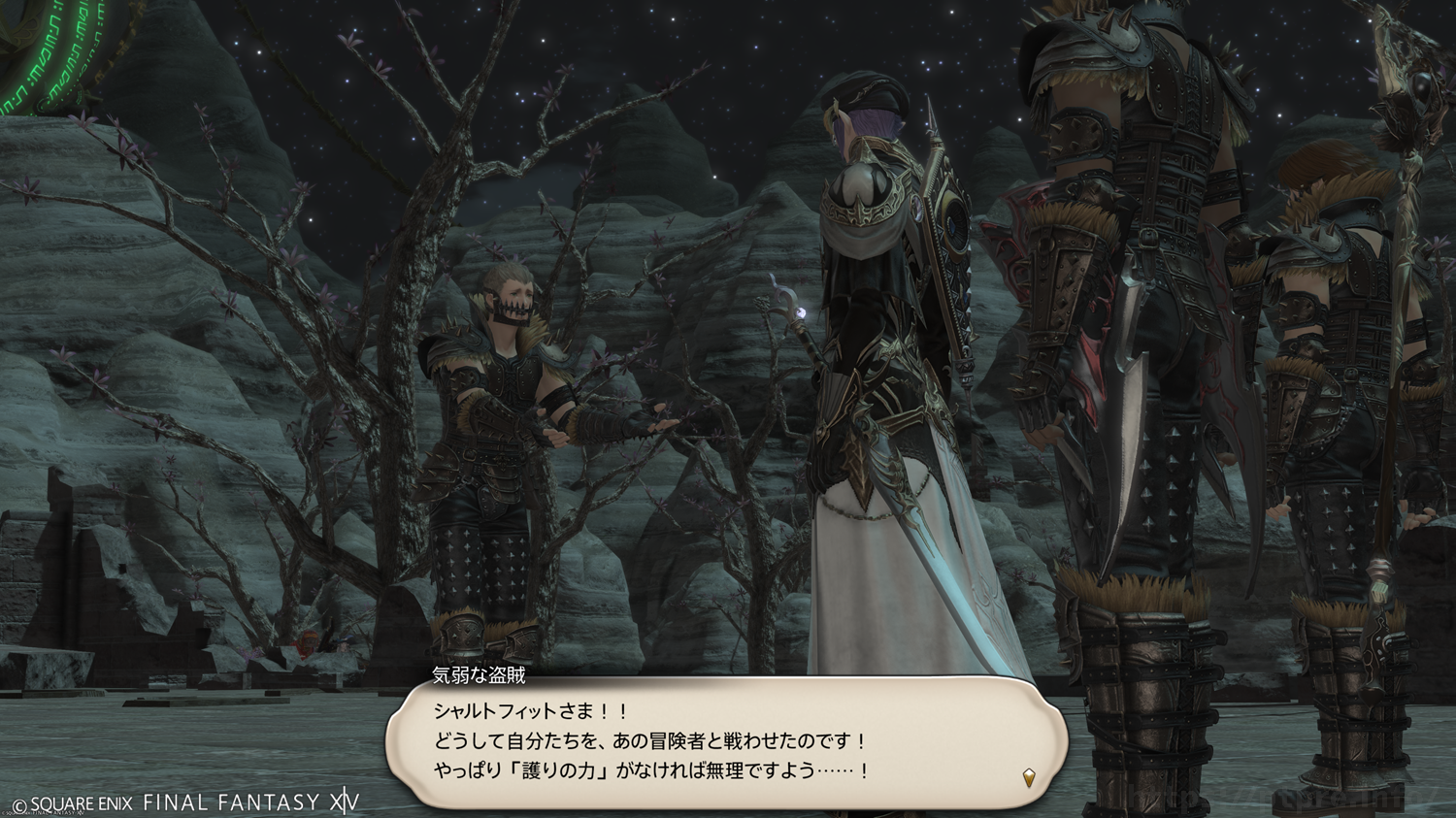1456x818 pixels.
Task: Click the timid bandit's dialogue box
Action: (x=726, y=742)
